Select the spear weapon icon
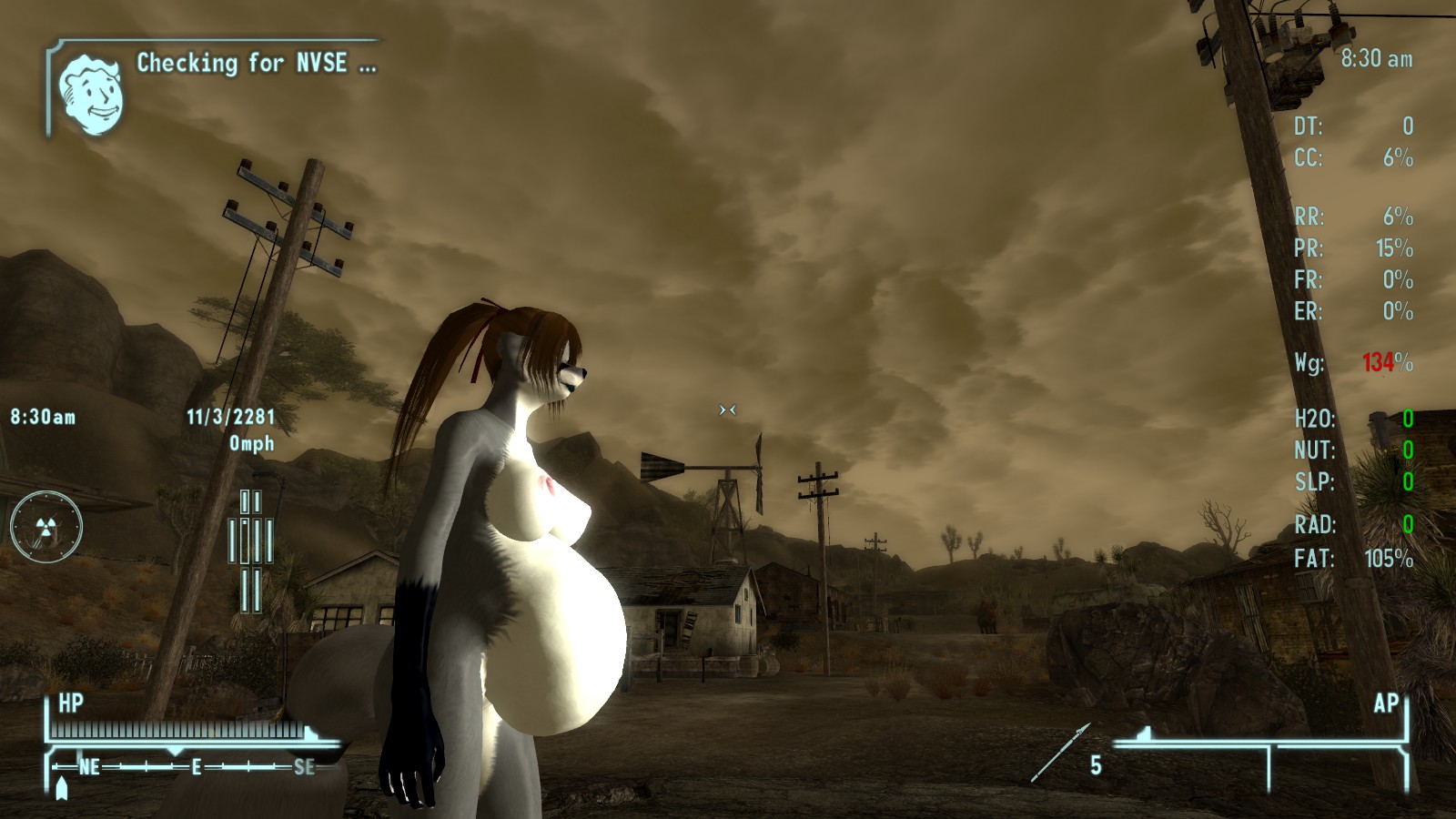This screenshot has width=1456, height=819. 1059,753
